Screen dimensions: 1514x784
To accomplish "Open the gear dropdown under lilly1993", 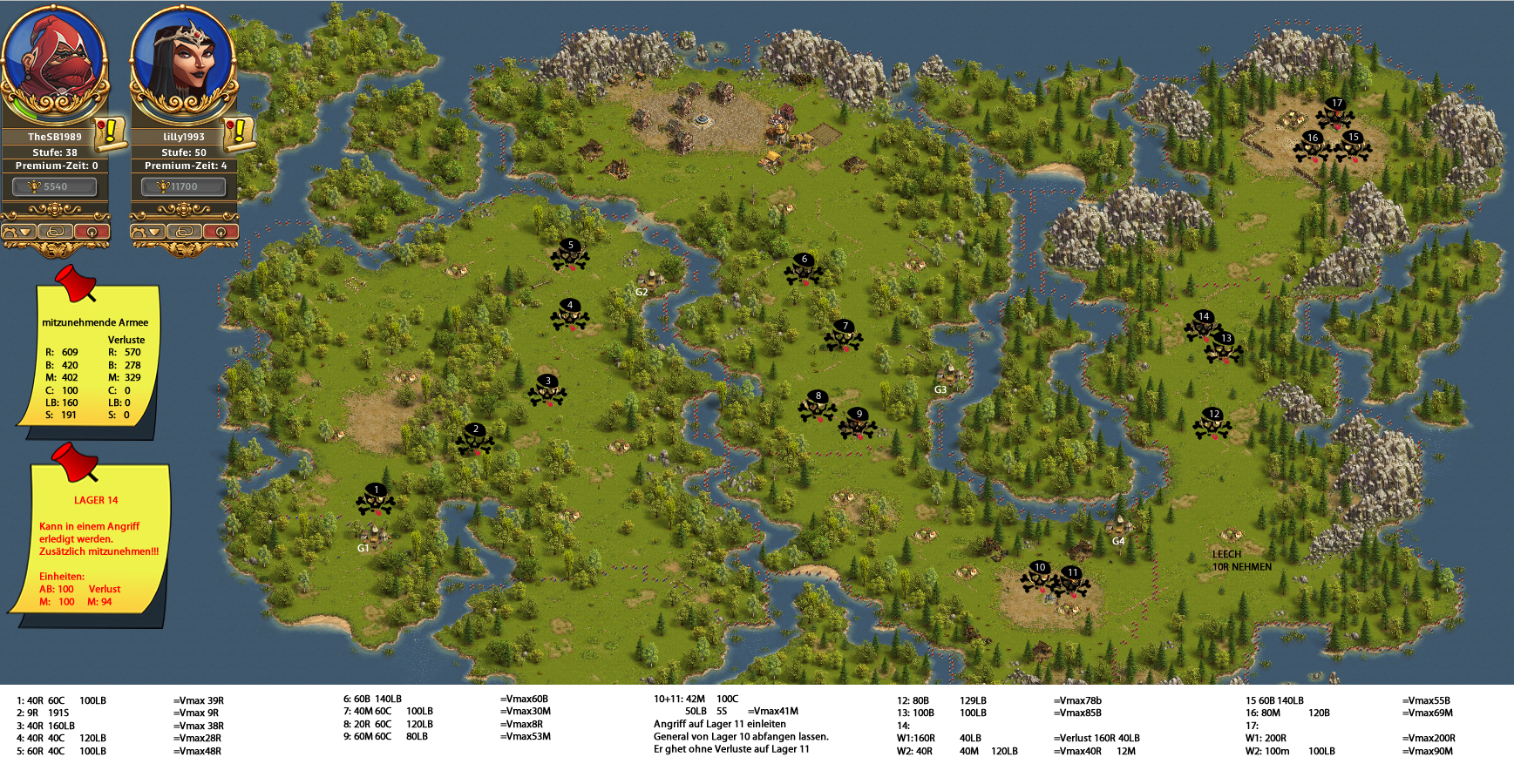I will point(148,232).
